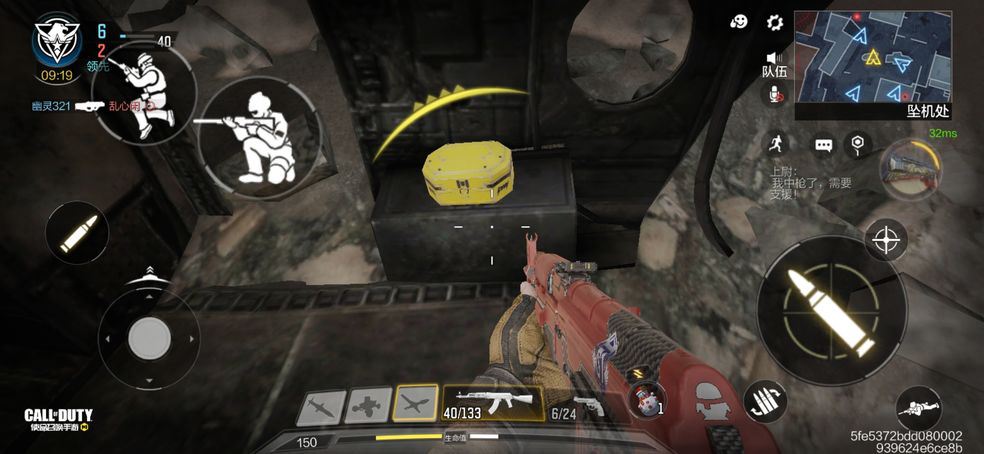
Task: Throw the snowman grenade
Action: click(x=649, y=401)
